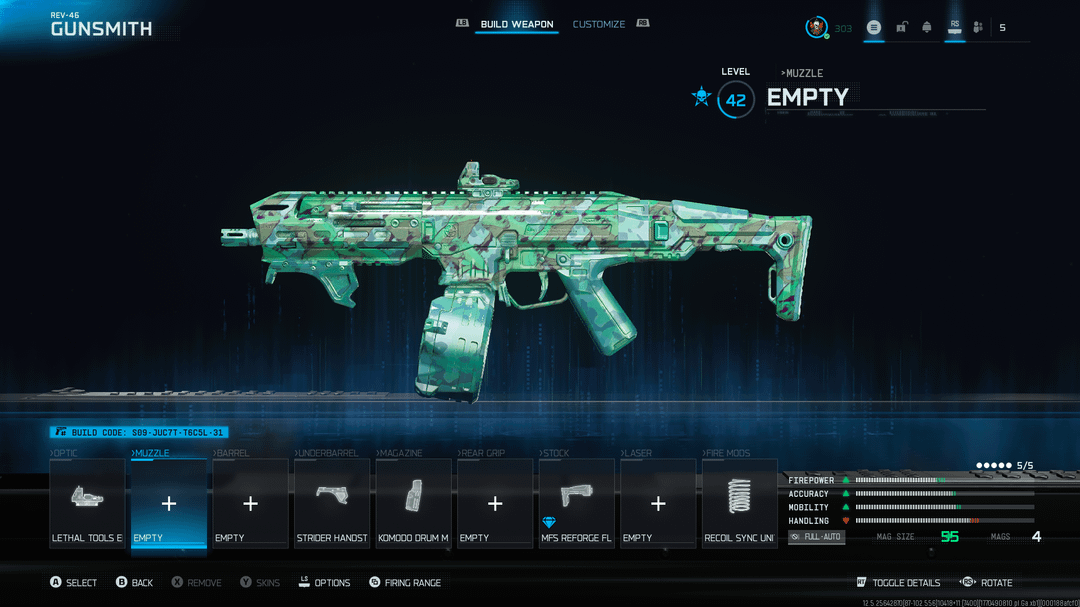Viewport: 1080px width, 607px height.
Task: Choose the Strider Handstop underbarrel slot
Action: click(x=332, y=503)
